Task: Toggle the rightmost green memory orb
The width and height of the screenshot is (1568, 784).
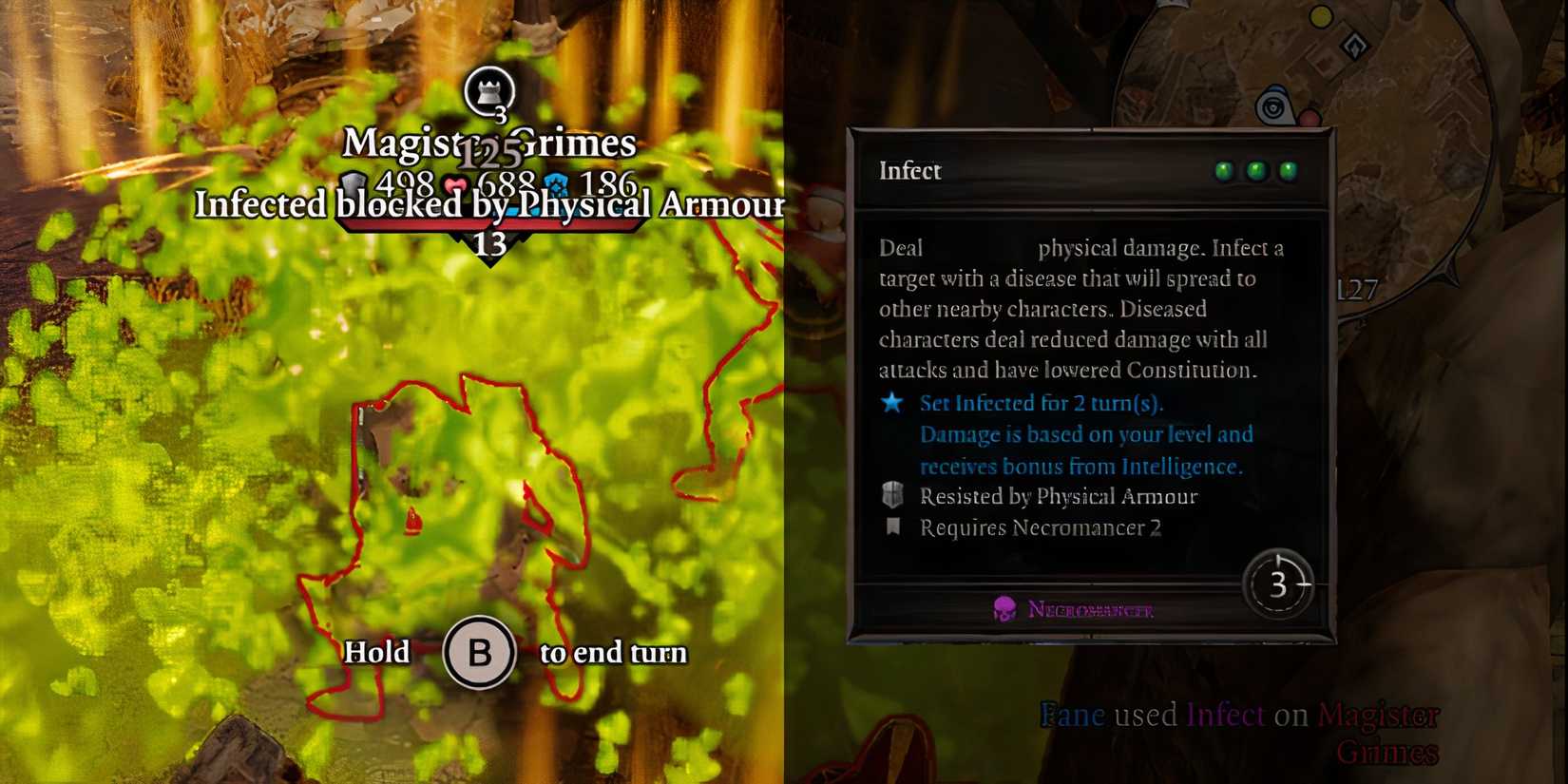Action: [x=1289, y=171]
